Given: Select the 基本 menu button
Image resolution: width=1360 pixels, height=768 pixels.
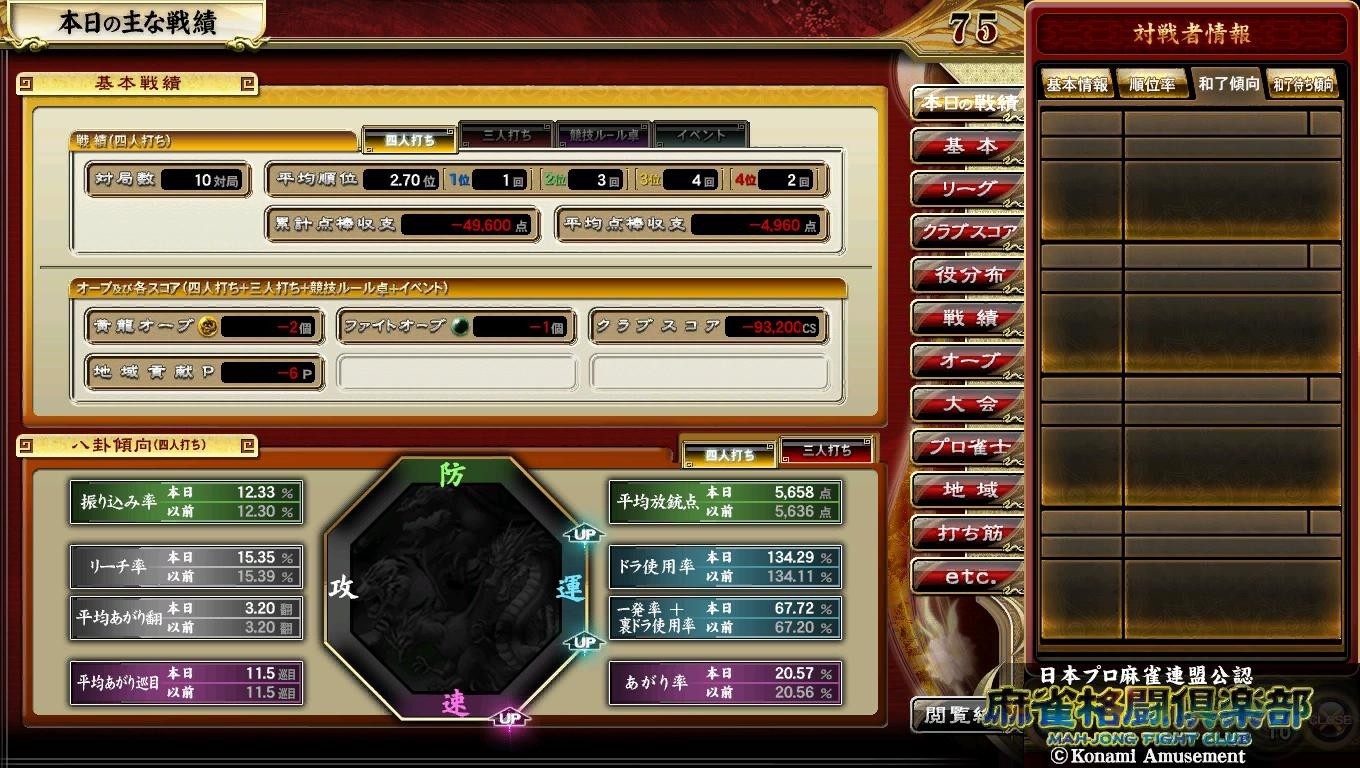Looking at the screenshot, I should (x=968, y=146).
